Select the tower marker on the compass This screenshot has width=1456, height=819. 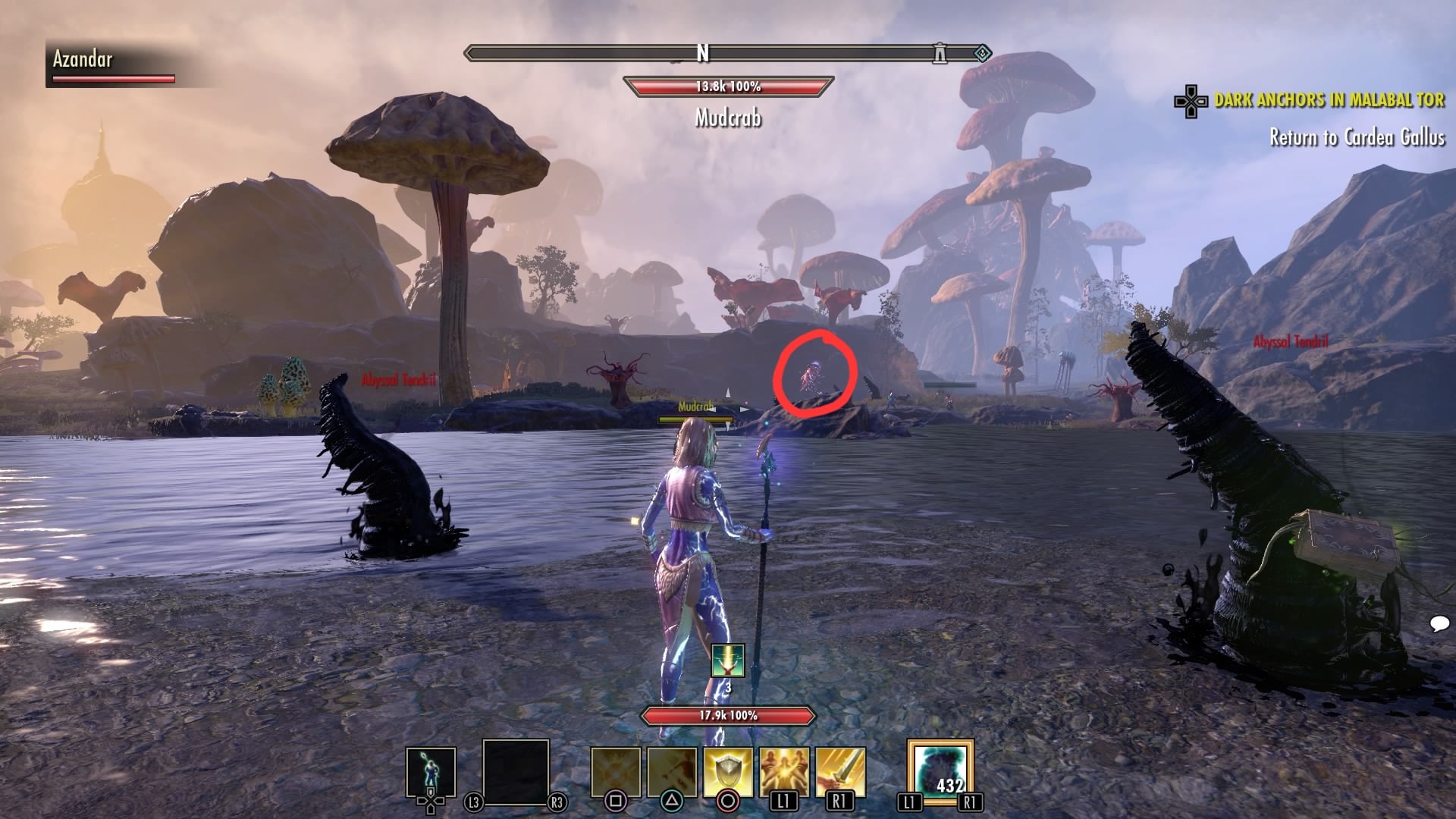(940, 53)
